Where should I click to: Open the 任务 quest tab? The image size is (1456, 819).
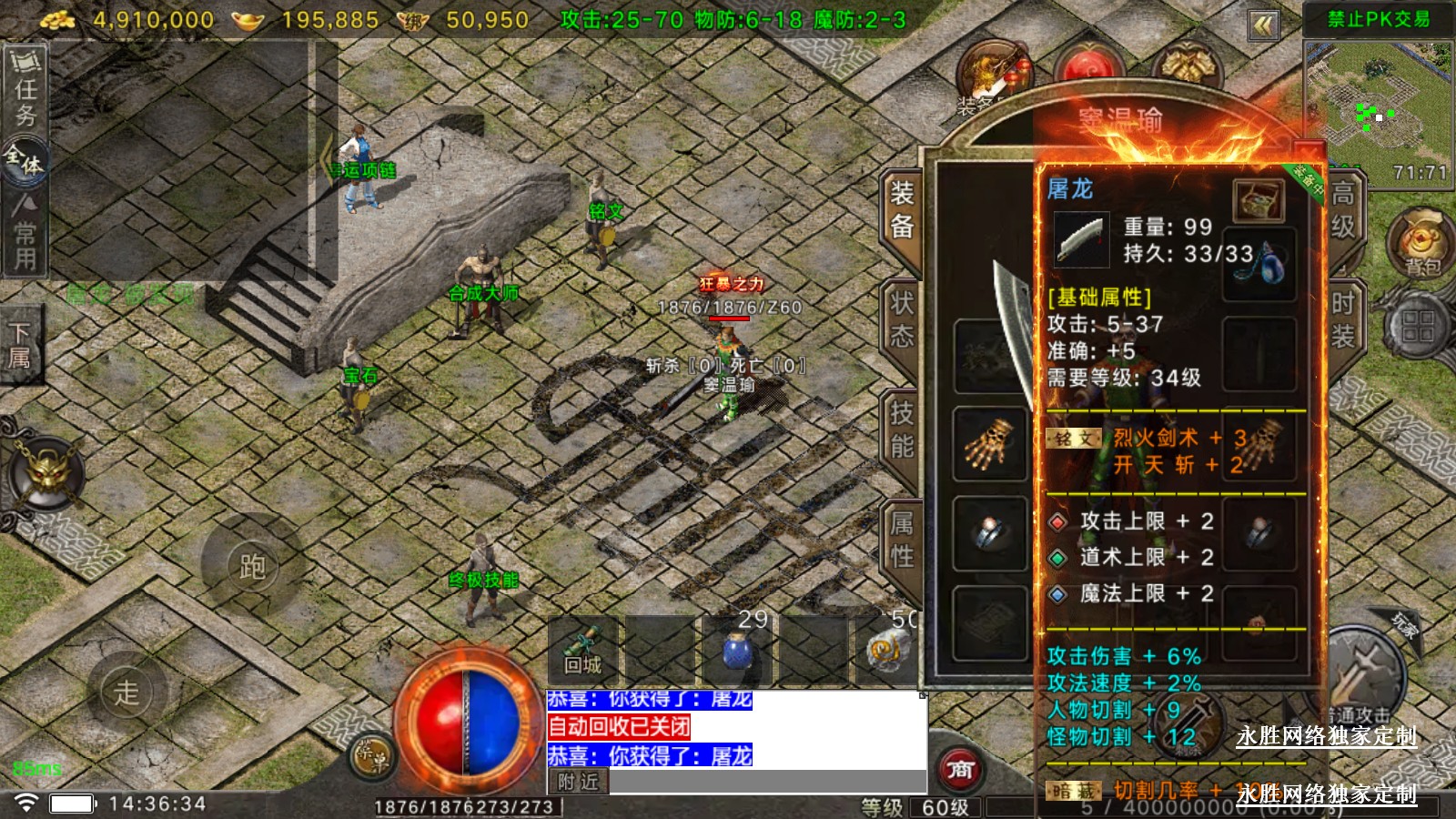[x=25, y=89]
